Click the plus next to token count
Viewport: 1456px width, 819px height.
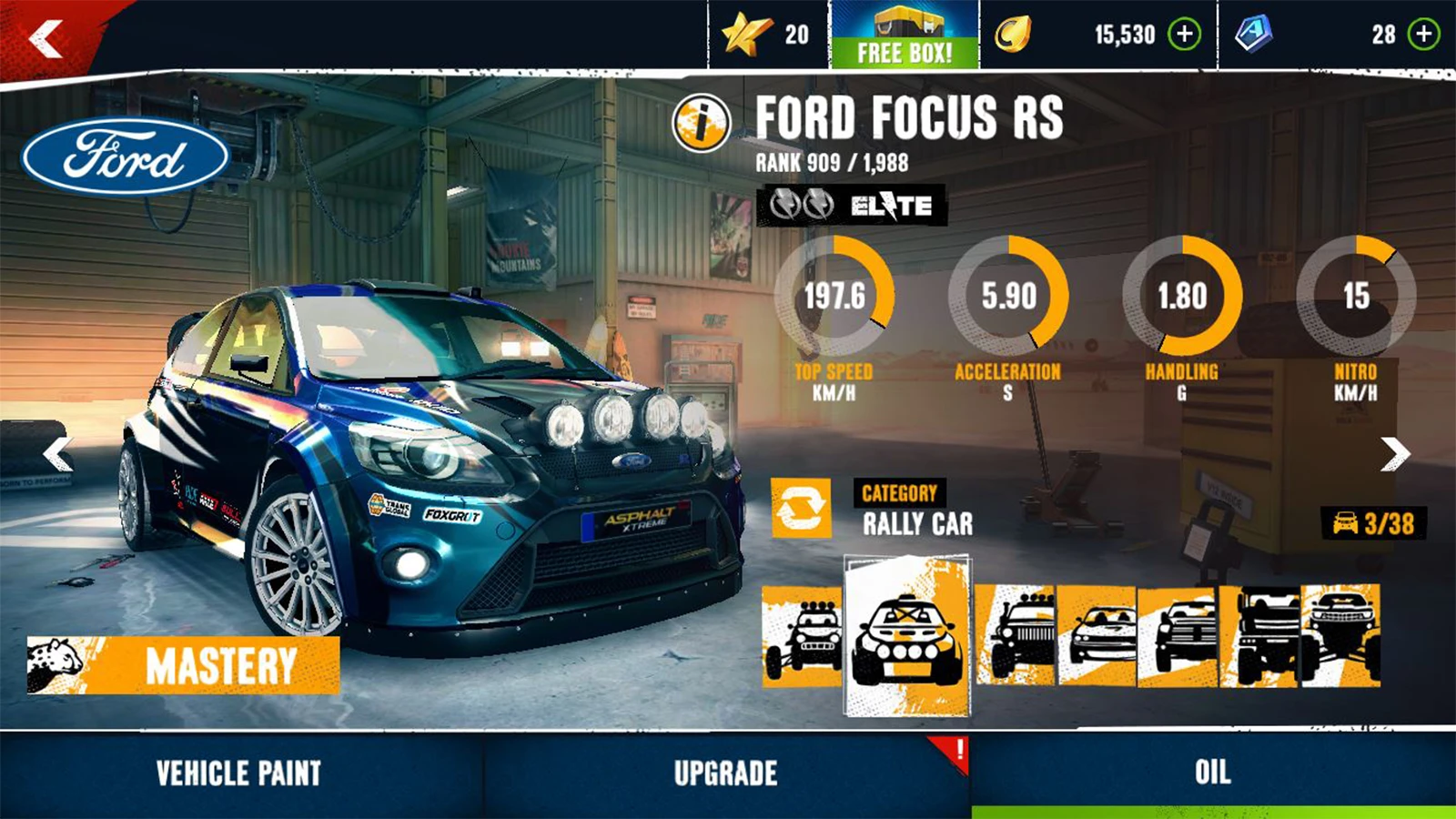(1421, 35)
